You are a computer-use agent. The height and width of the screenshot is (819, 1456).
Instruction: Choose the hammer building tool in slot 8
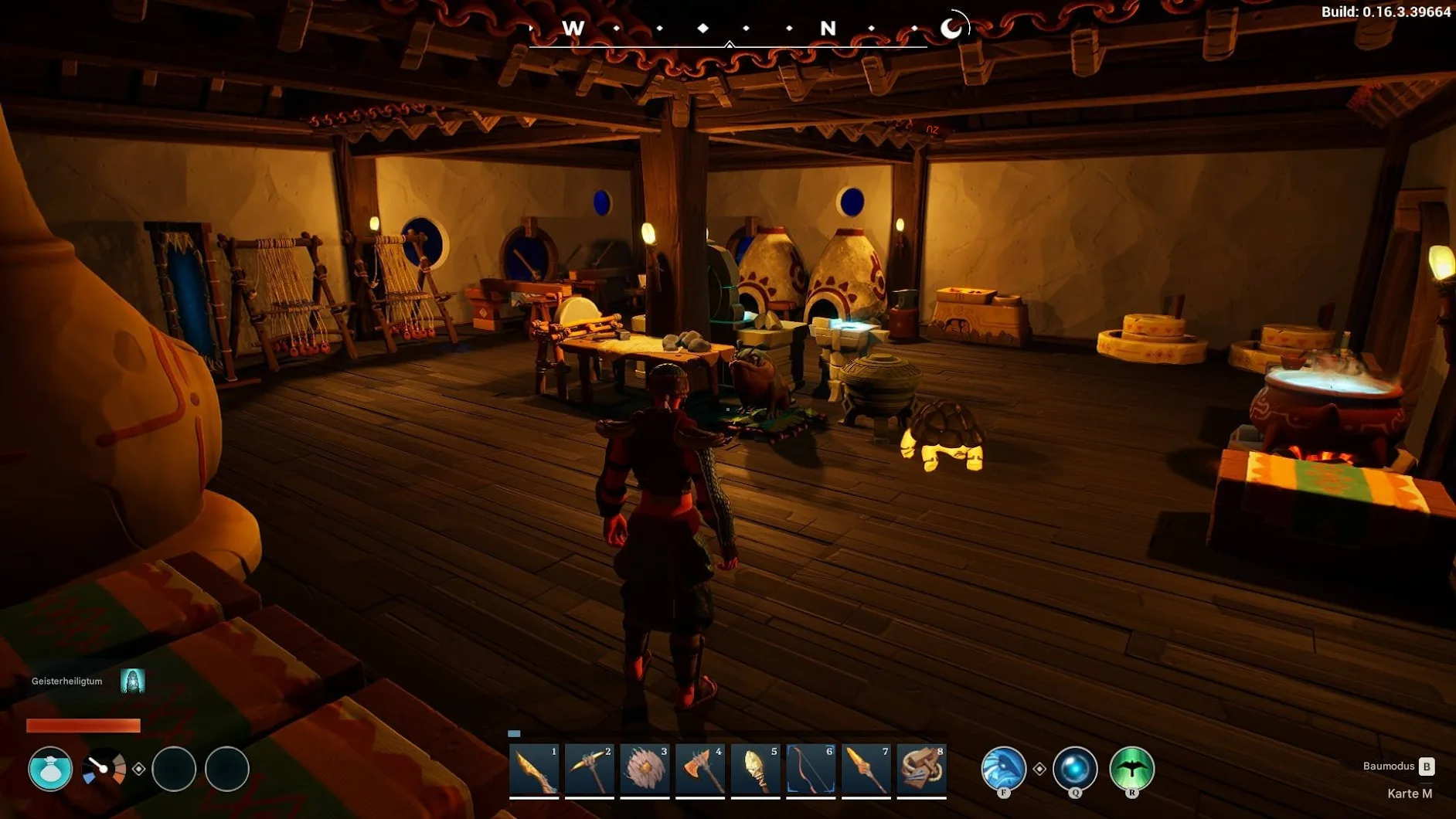[921, 770]
